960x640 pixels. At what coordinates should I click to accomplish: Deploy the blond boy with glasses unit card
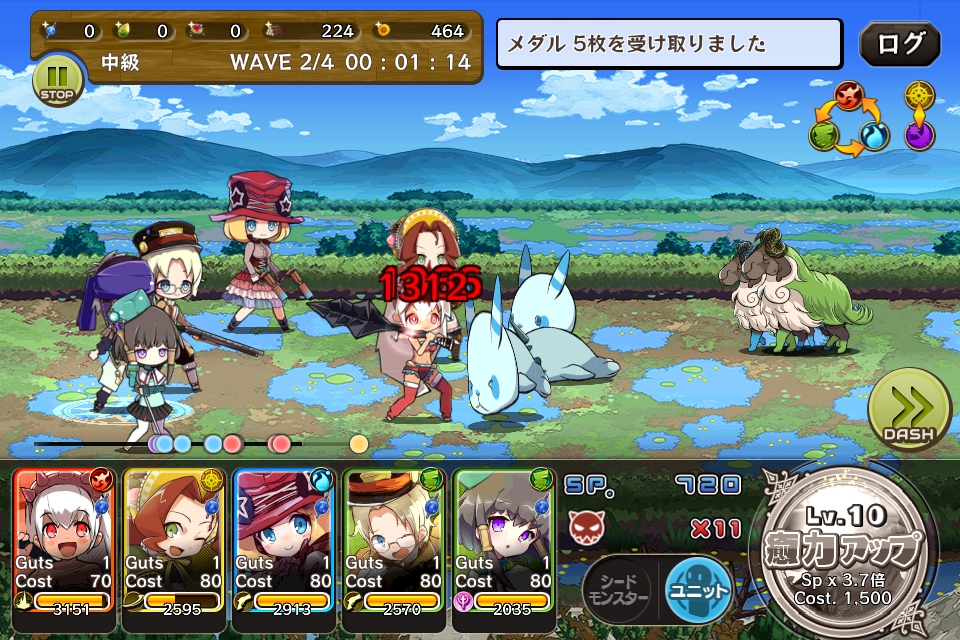393,540
